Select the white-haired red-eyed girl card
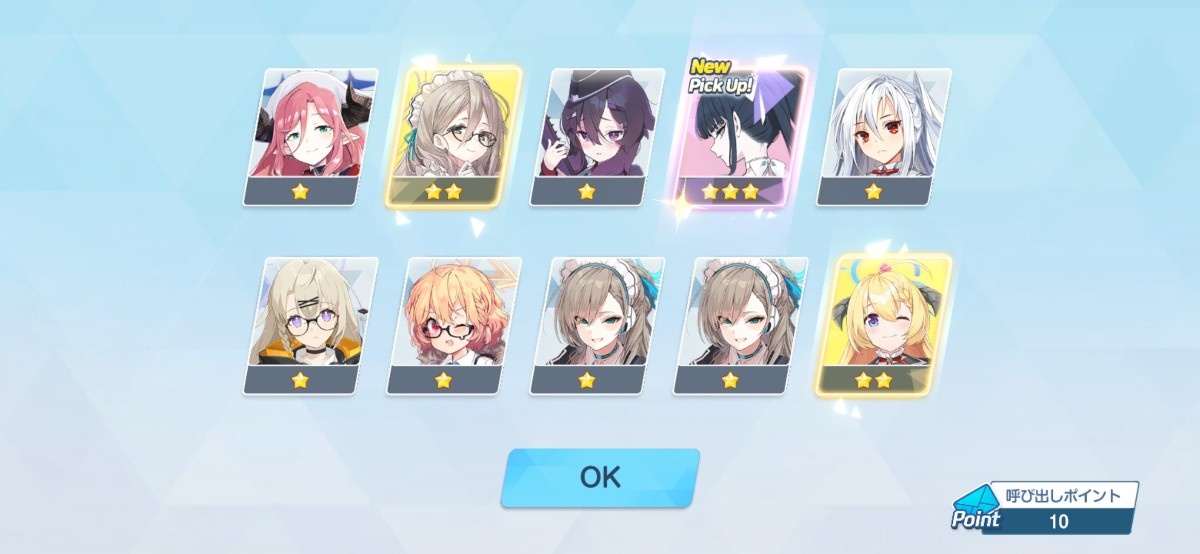The width and height of the screenshot is (1200, 554). (x=882, y=137)
